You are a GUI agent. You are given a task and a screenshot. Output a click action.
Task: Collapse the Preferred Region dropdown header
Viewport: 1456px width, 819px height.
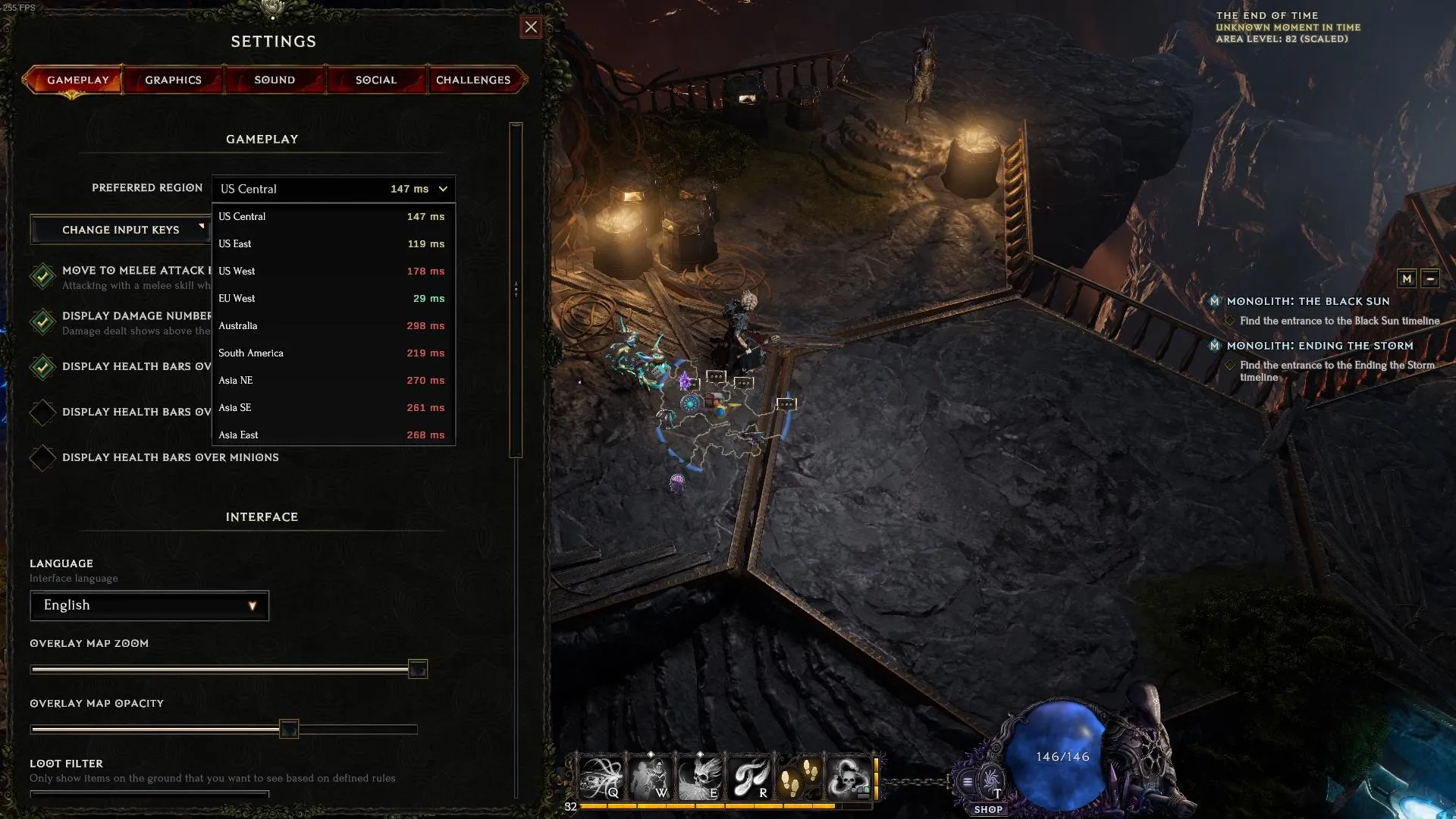point(334,189)
